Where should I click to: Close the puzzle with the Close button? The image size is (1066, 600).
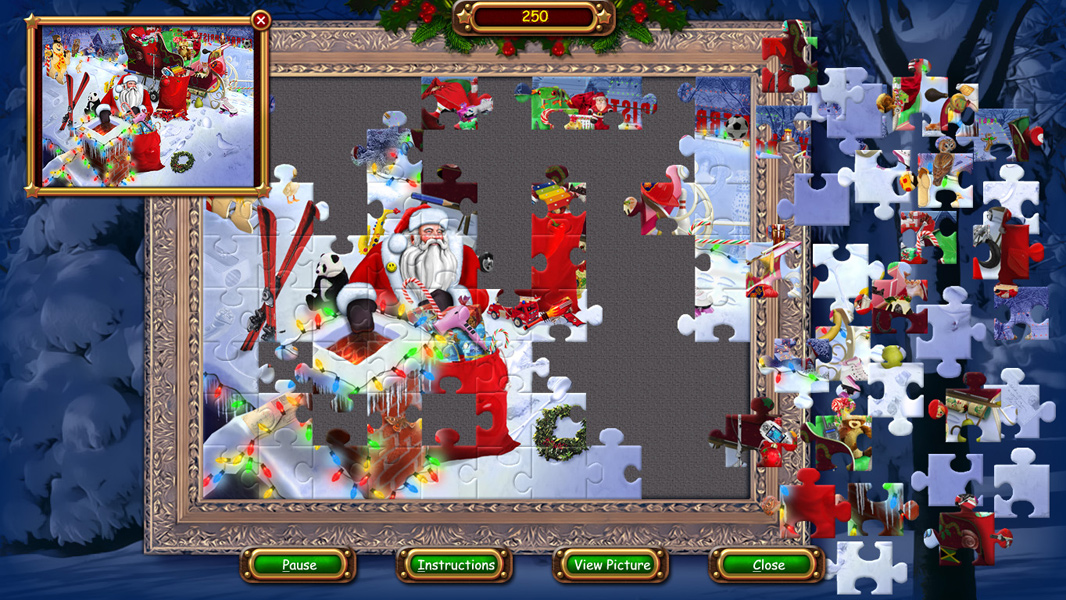coord(768,565)
